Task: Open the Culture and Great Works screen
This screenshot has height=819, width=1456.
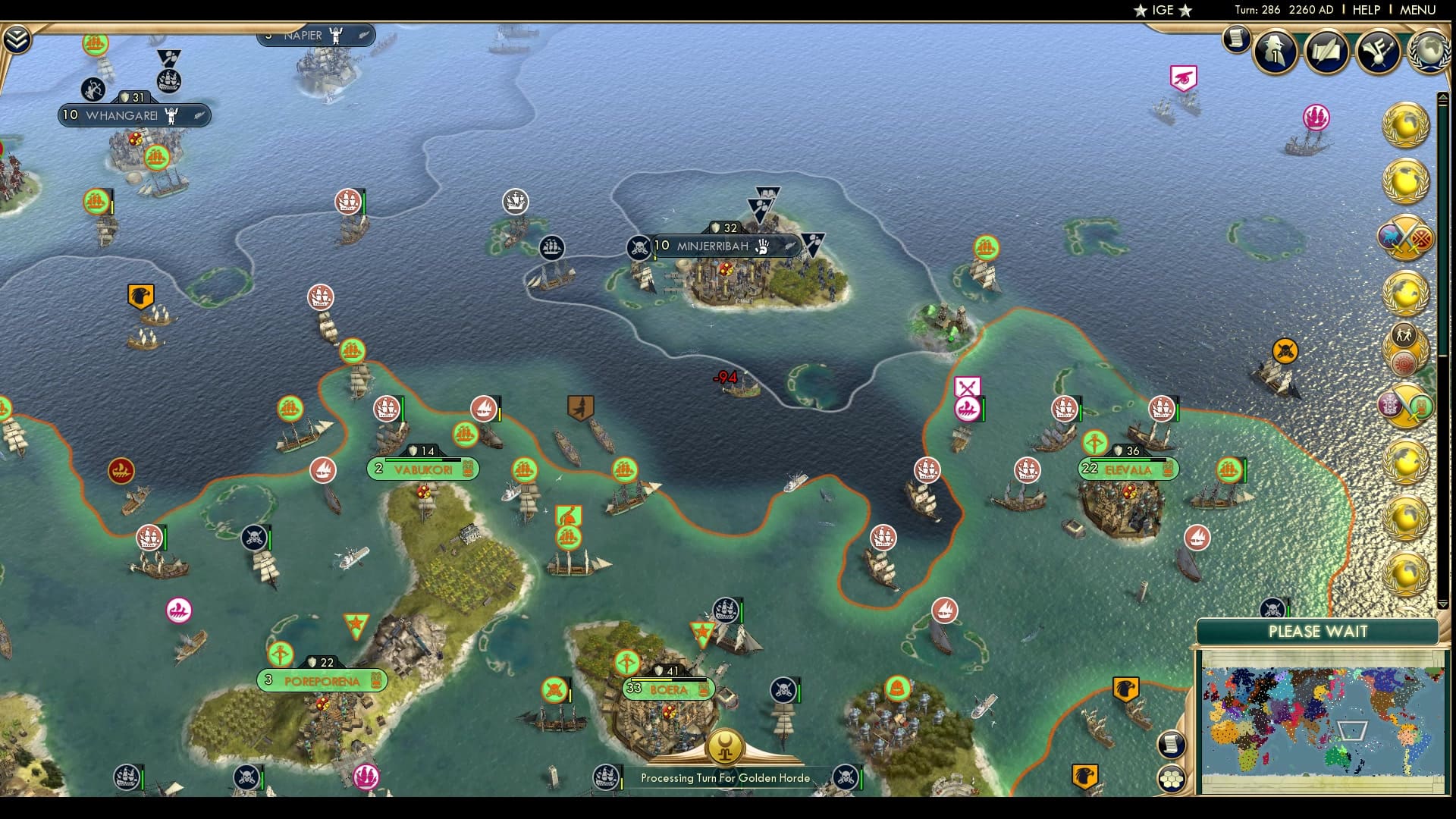Action: click(1376, 52)
